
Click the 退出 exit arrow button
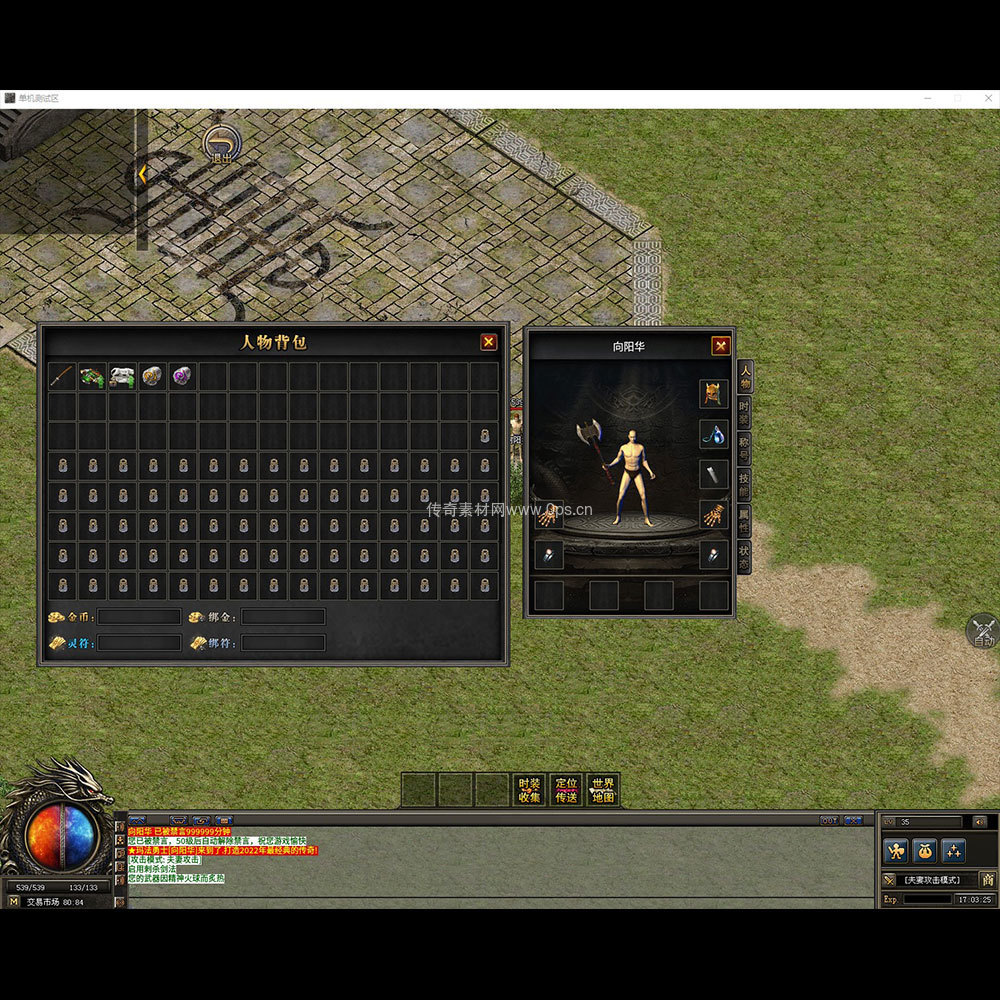[x=220, y=143]
